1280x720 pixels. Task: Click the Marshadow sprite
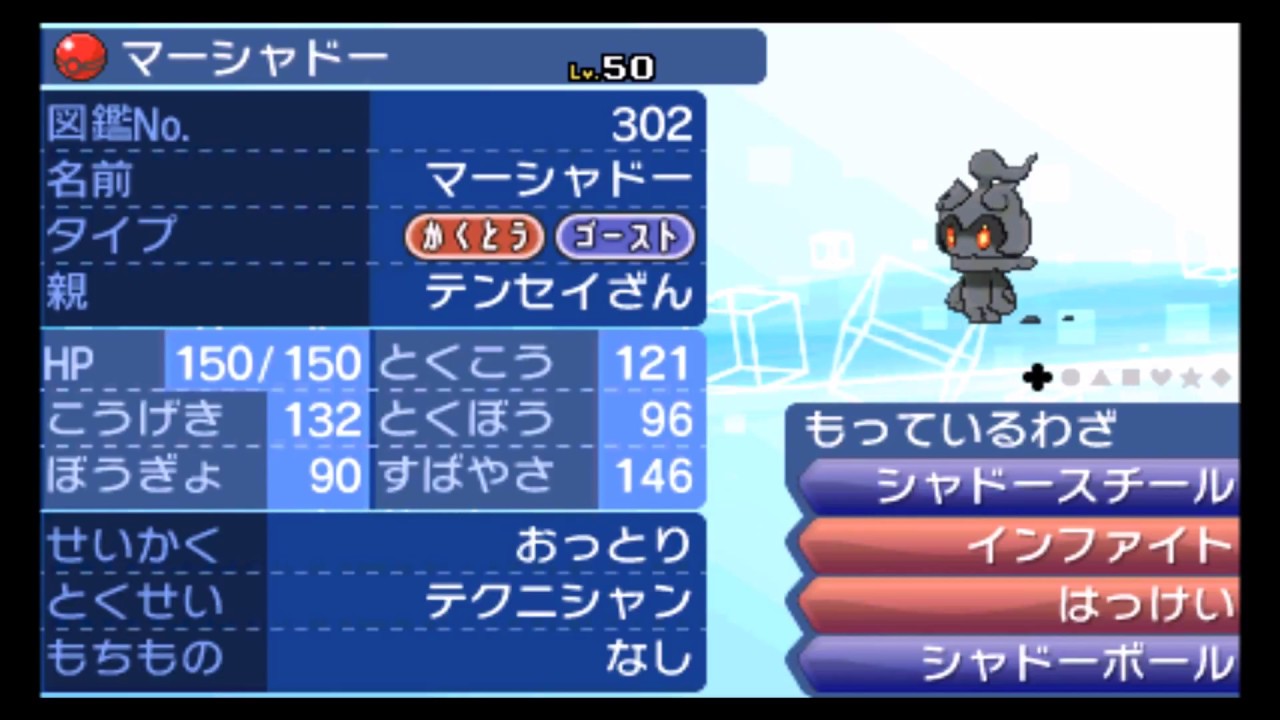(x=985, y=235)
